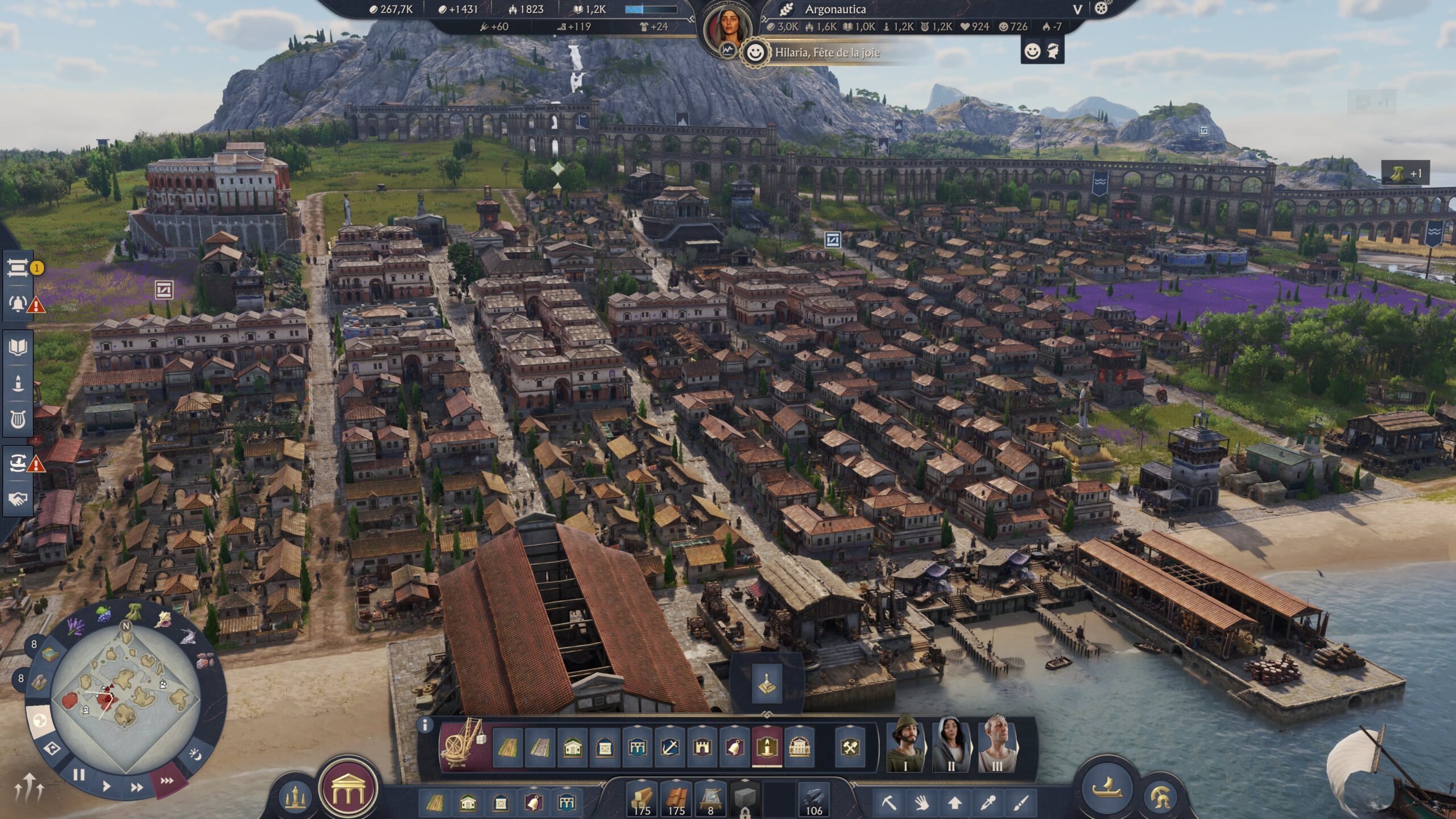Screen dimensions: 1456x819
Task: Pause the game speed
Action: [79, 775]
